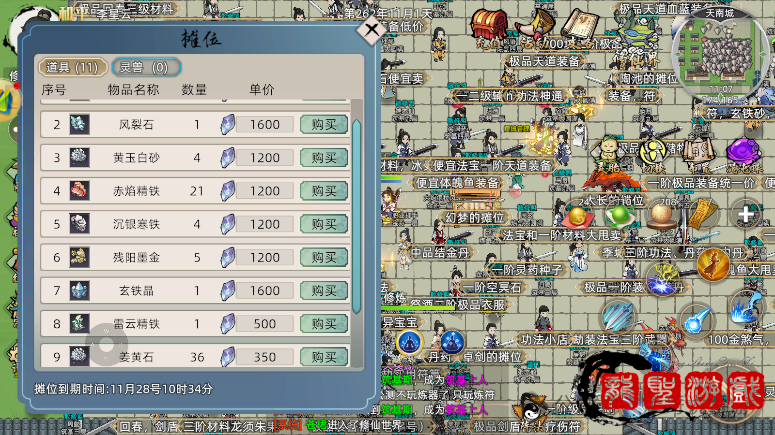Switch to the 道具 (11) tab
Viewport: 775px width, 435px height.
coord(70,67)
